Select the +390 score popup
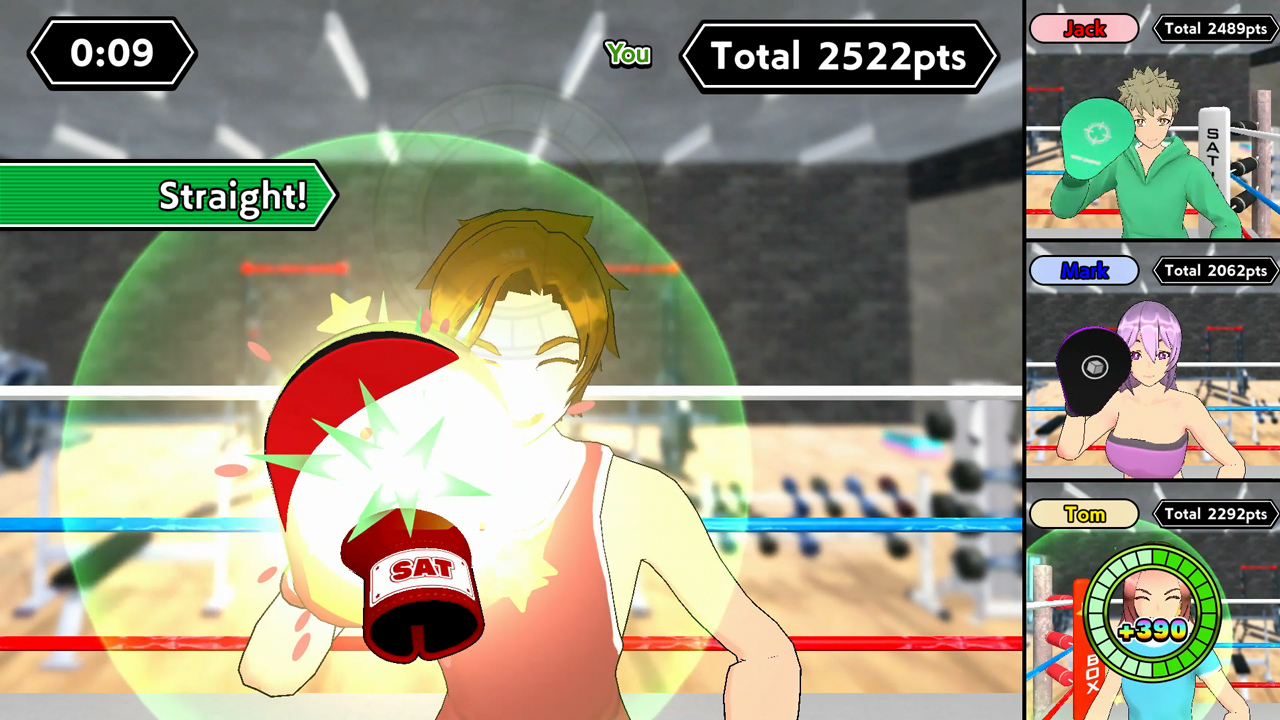Screen dimensions: 1280x720 tap(1154, 630)
